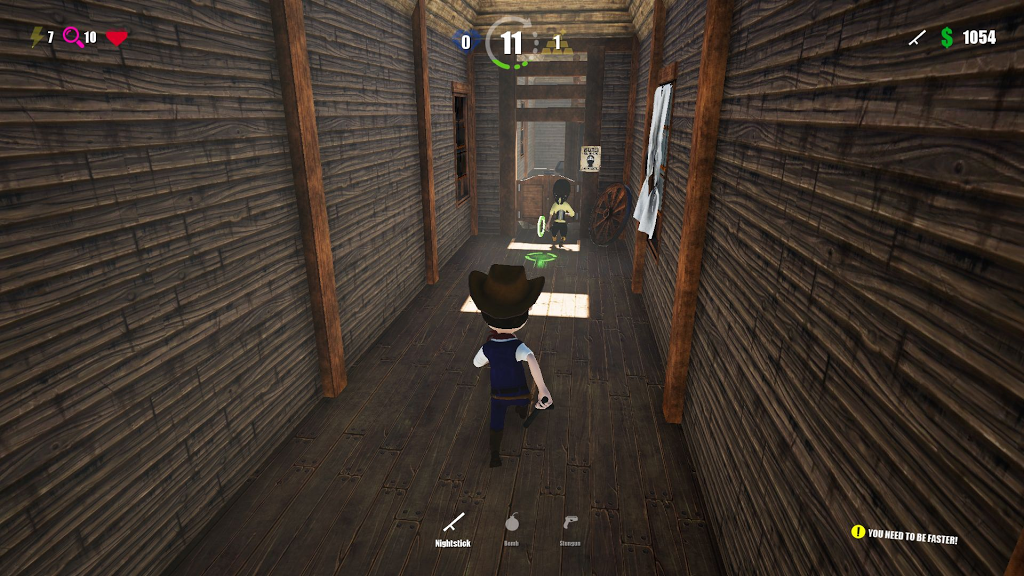
Task: Click the yellow lightning bolt icon
Action: pyautogui.click(x=37, y=37)
